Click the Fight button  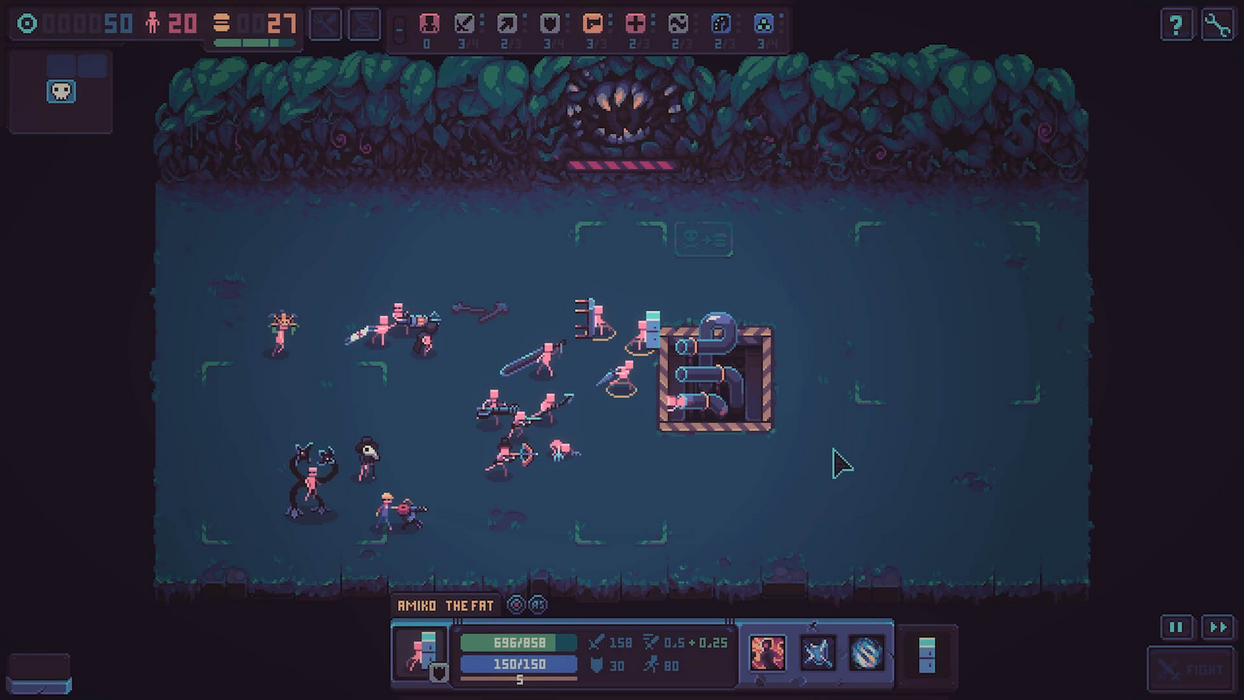click(x=1190, y=670)
